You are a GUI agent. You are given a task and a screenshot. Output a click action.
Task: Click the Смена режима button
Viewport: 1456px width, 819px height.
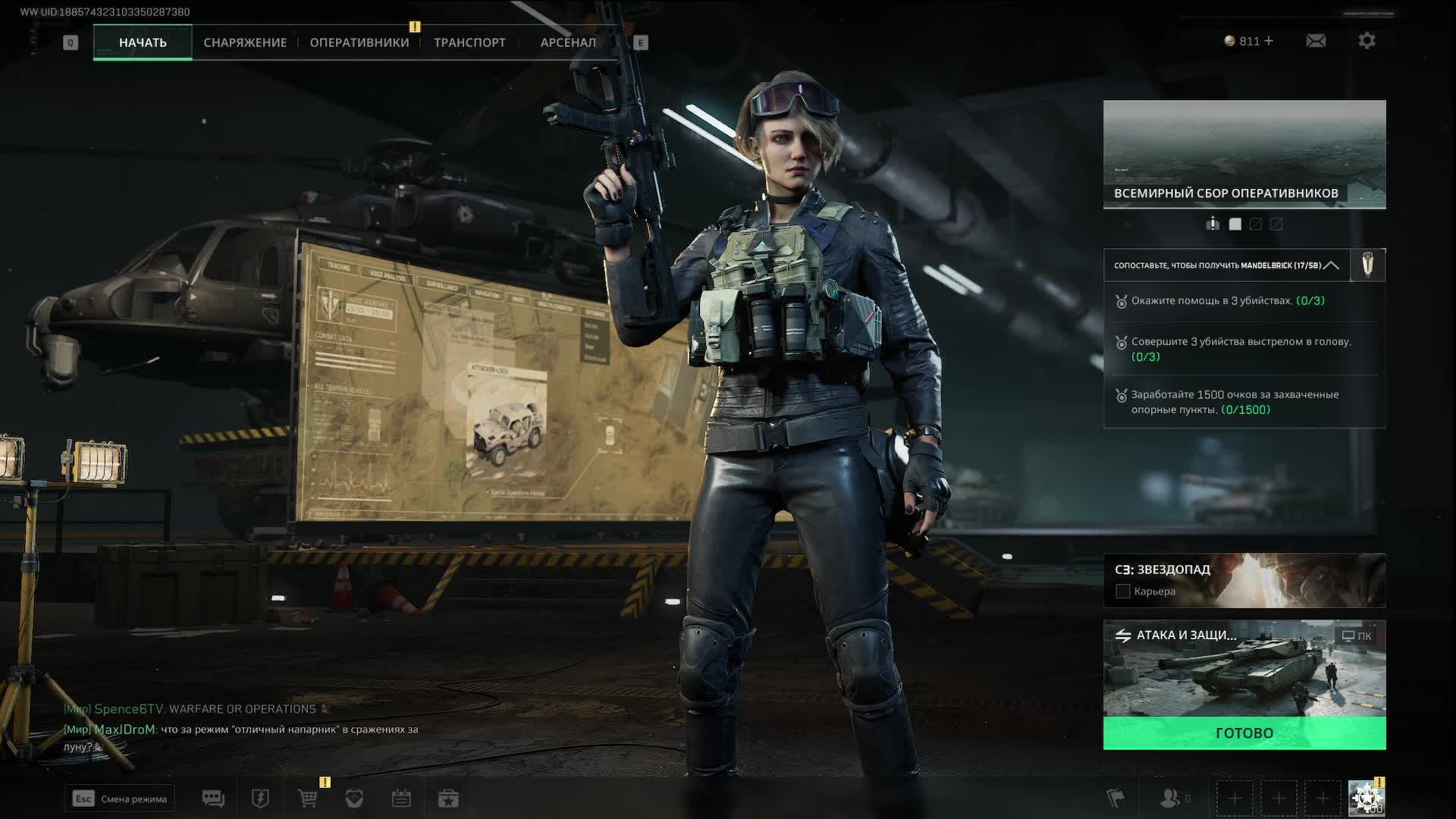tap(120, 799)
